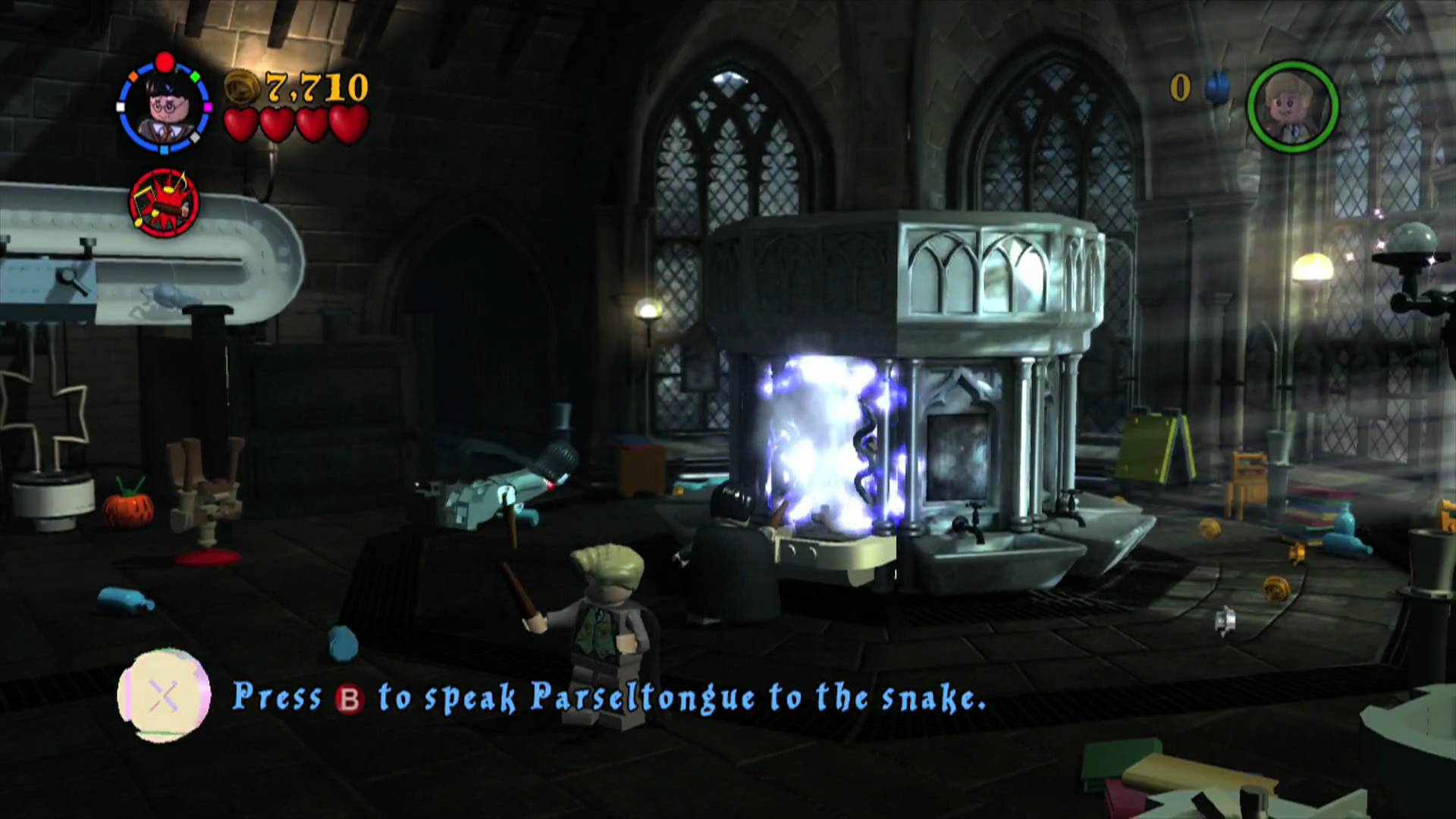Select the blond player-two character portrait
Viewport: 1456px width, 819px height.
[1292, 107]
